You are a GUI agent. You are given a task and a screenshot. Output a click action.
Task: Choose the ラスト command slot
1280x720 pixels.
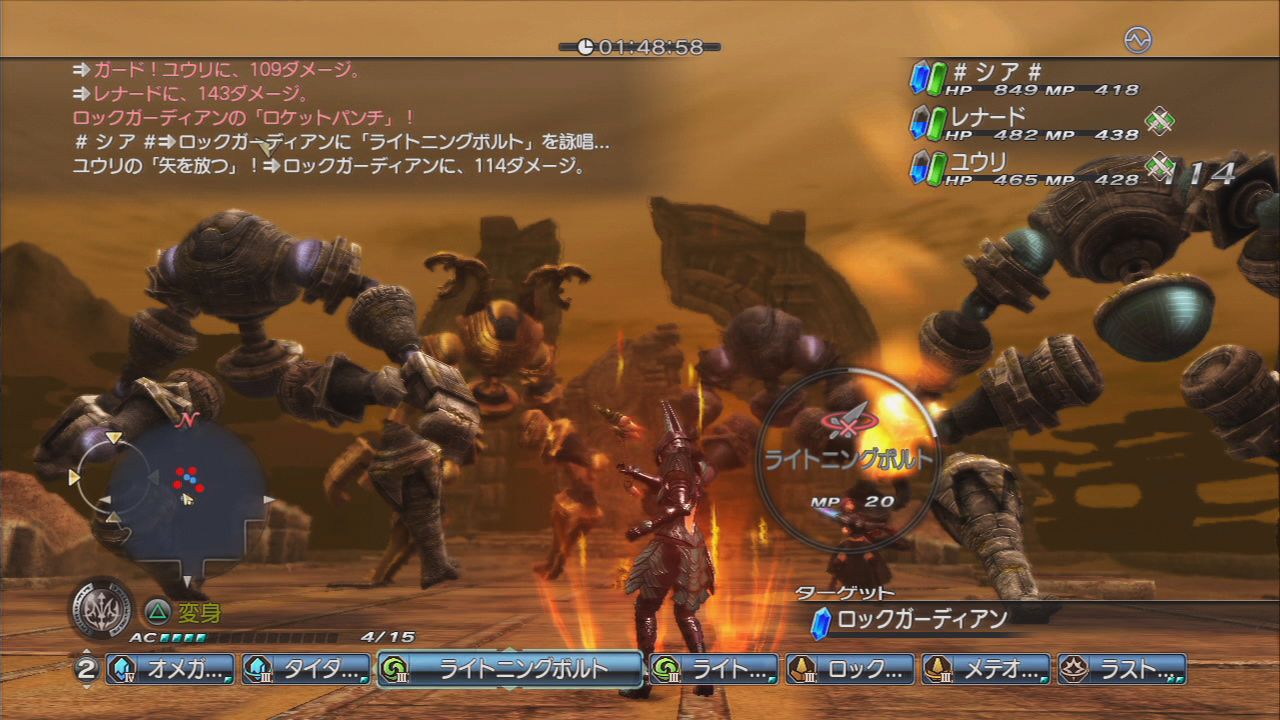pos(1122,669)
